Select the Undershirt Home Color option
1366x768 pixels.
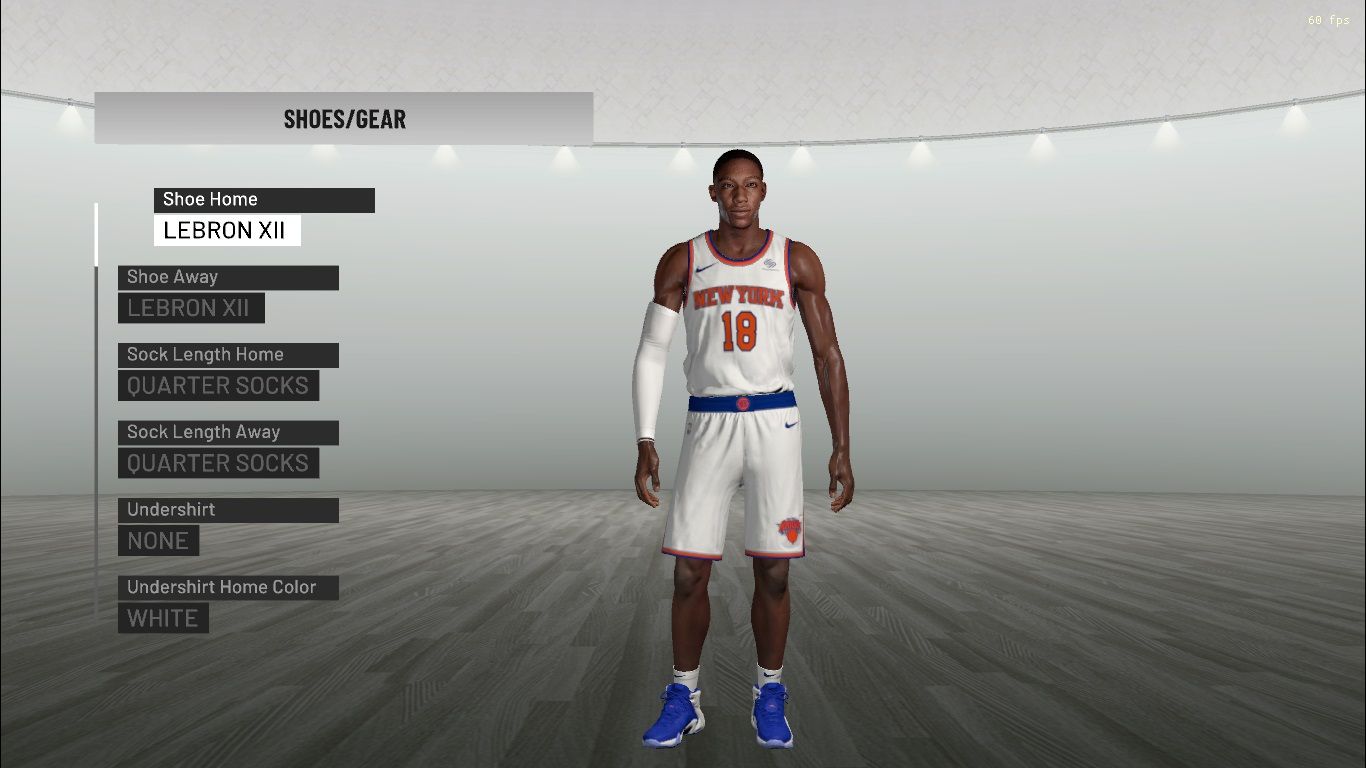228,588
